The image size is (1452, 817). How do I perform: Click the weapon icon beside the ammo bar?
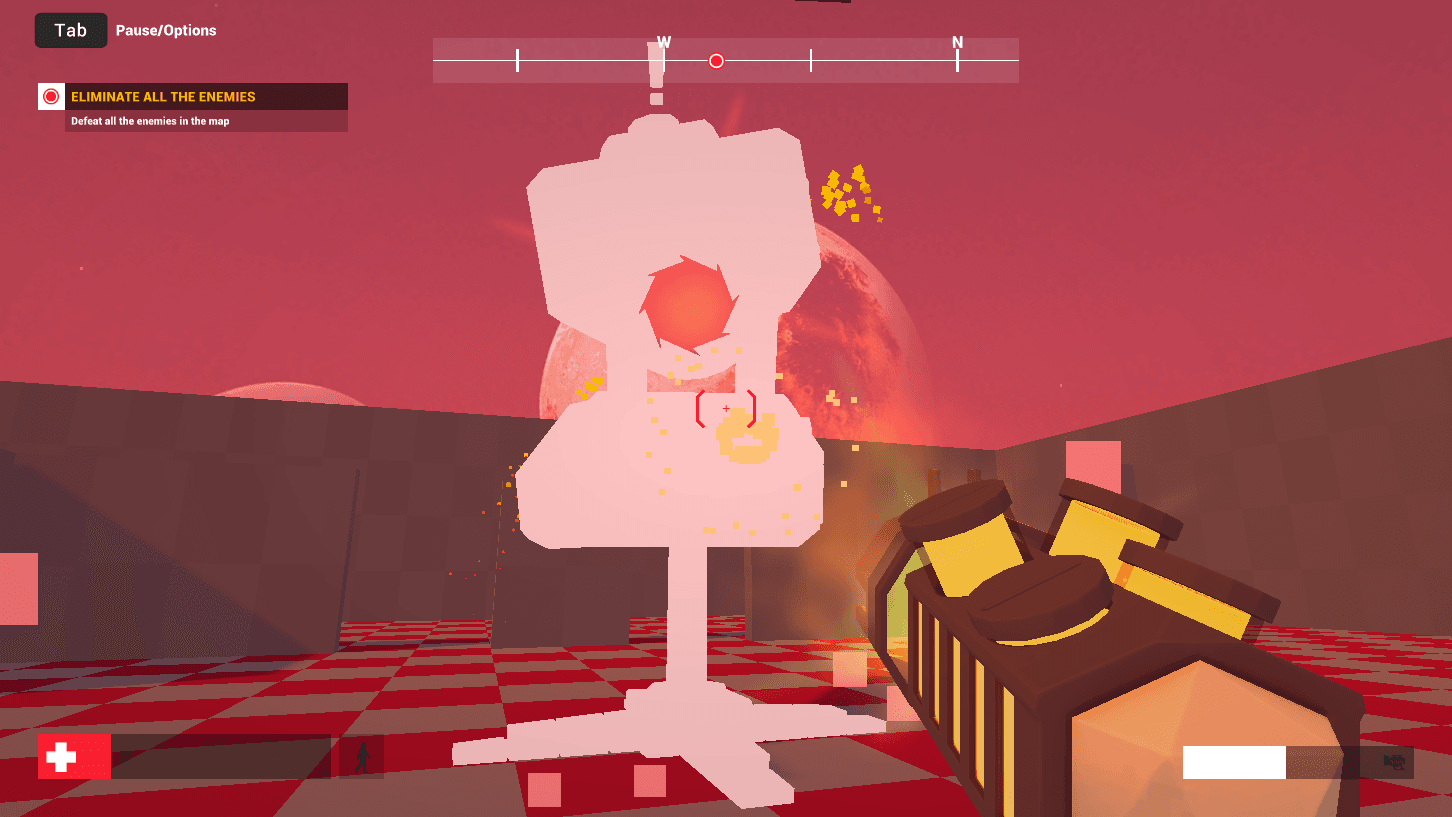coord(1394,762)
